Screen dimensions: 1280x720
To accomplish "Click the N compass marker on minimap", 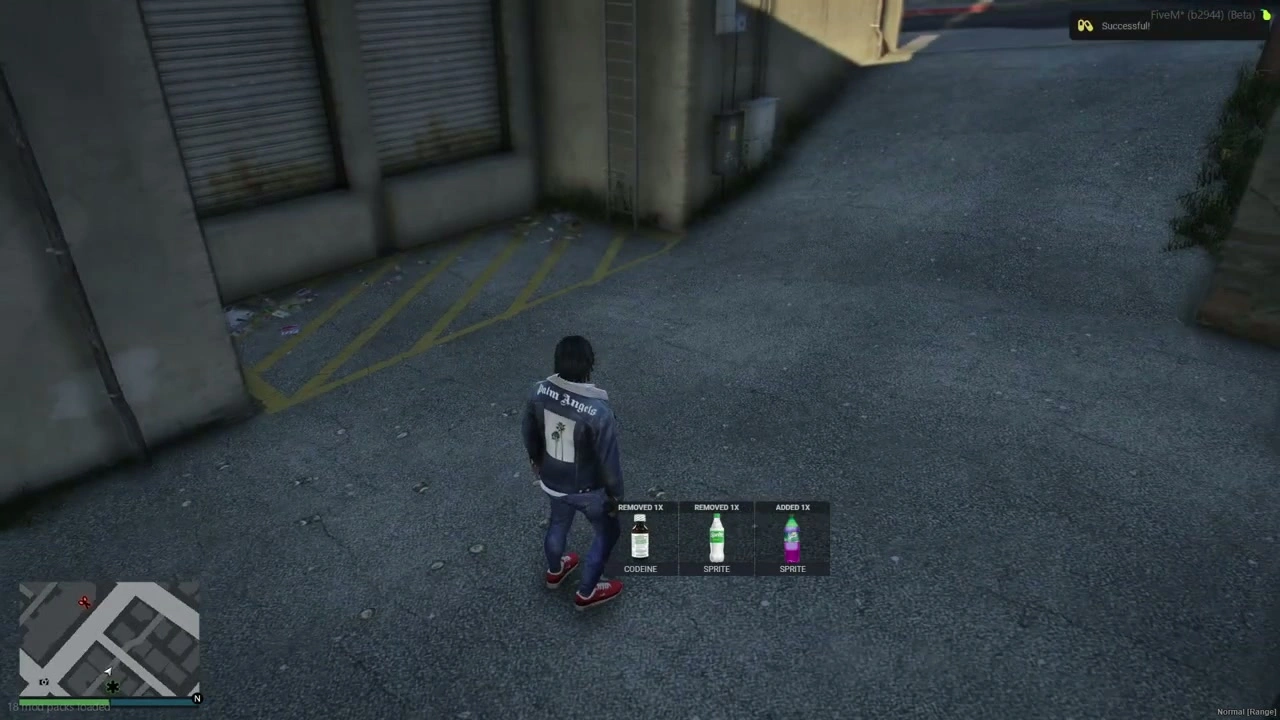I will (x=197, y=698).
